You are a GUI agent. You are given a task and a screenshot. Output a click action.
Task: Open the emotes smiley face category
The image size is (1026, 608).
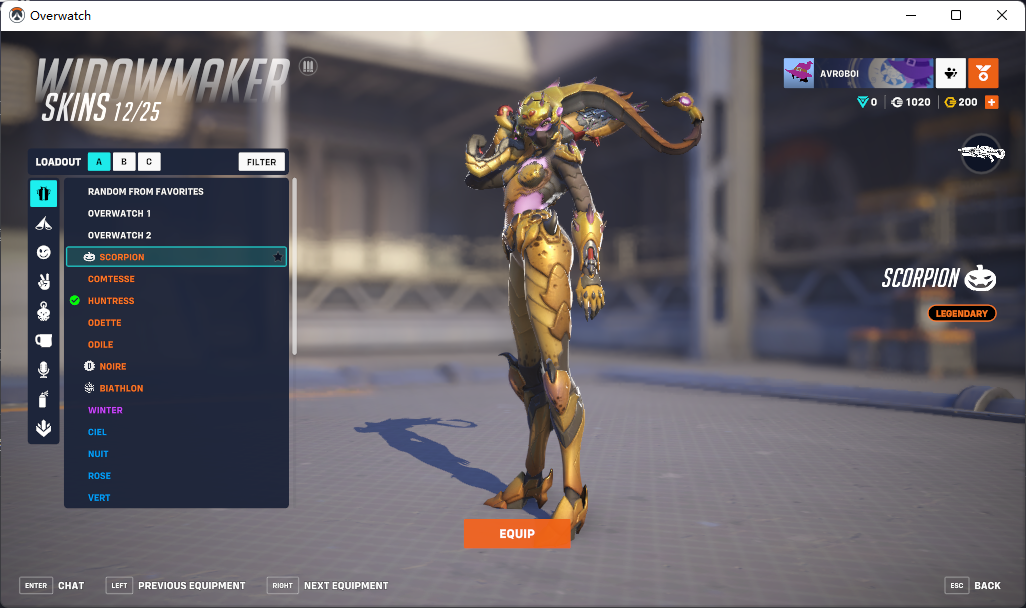pyautogui.click(x=43, y=253)
